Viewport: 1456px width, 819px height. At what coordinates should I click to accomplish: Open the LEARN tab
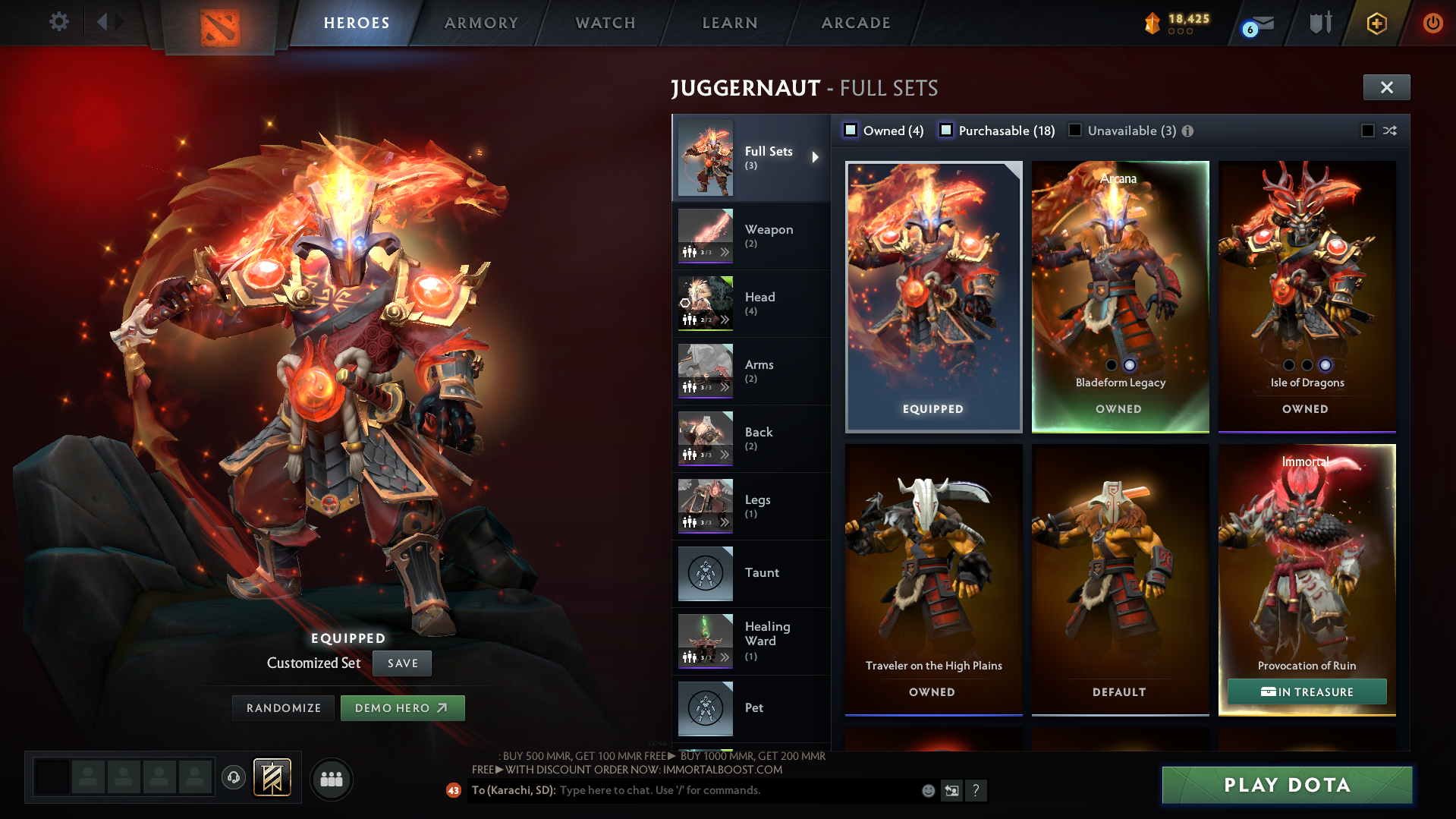(729, 23)
